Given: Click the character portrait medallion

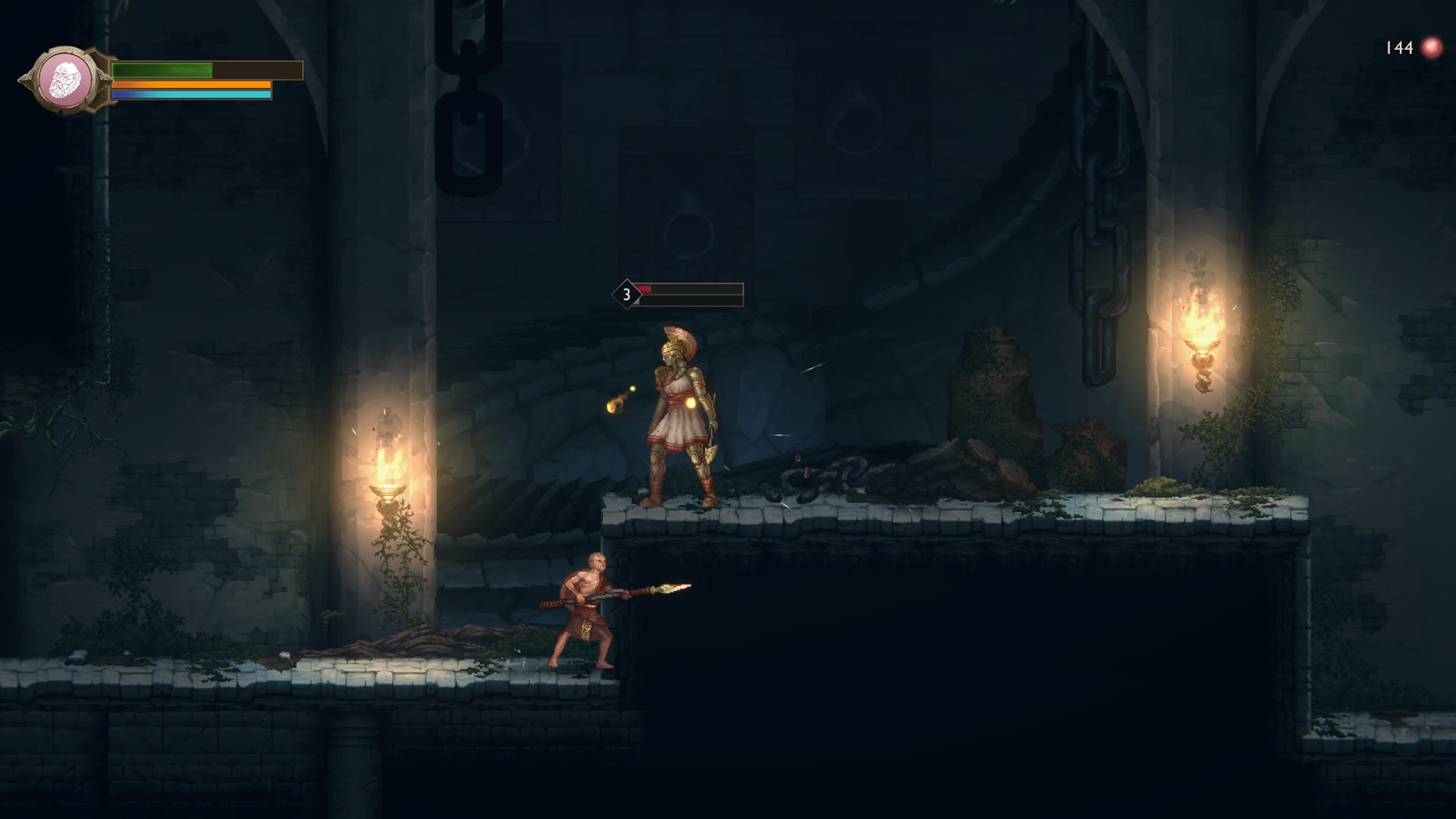Looking at the screenshot, I should click(x=65, y=80).
